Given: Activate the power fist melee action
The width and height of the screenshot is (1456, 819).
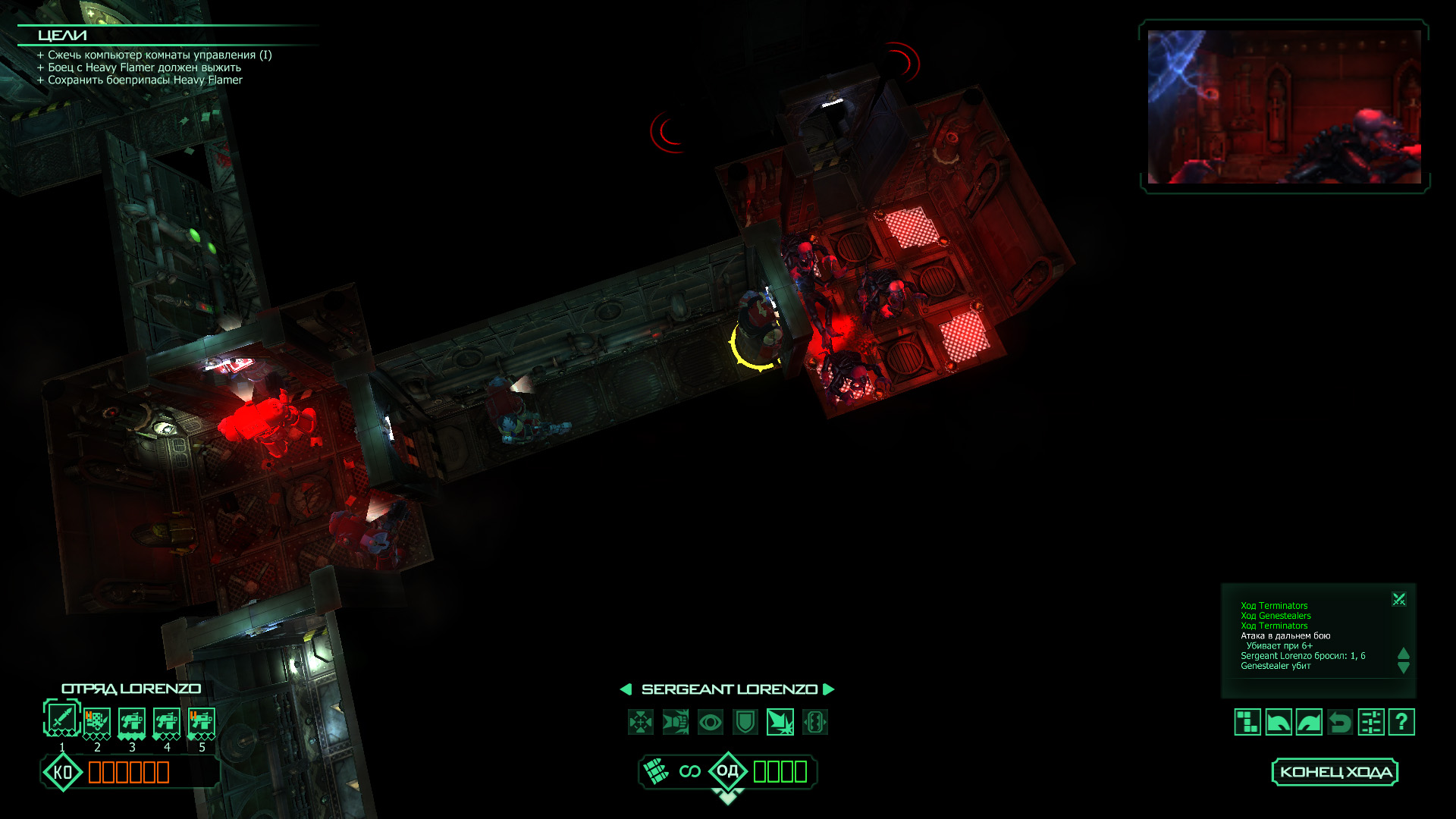Looking at the screenshot, I should 676,722.
